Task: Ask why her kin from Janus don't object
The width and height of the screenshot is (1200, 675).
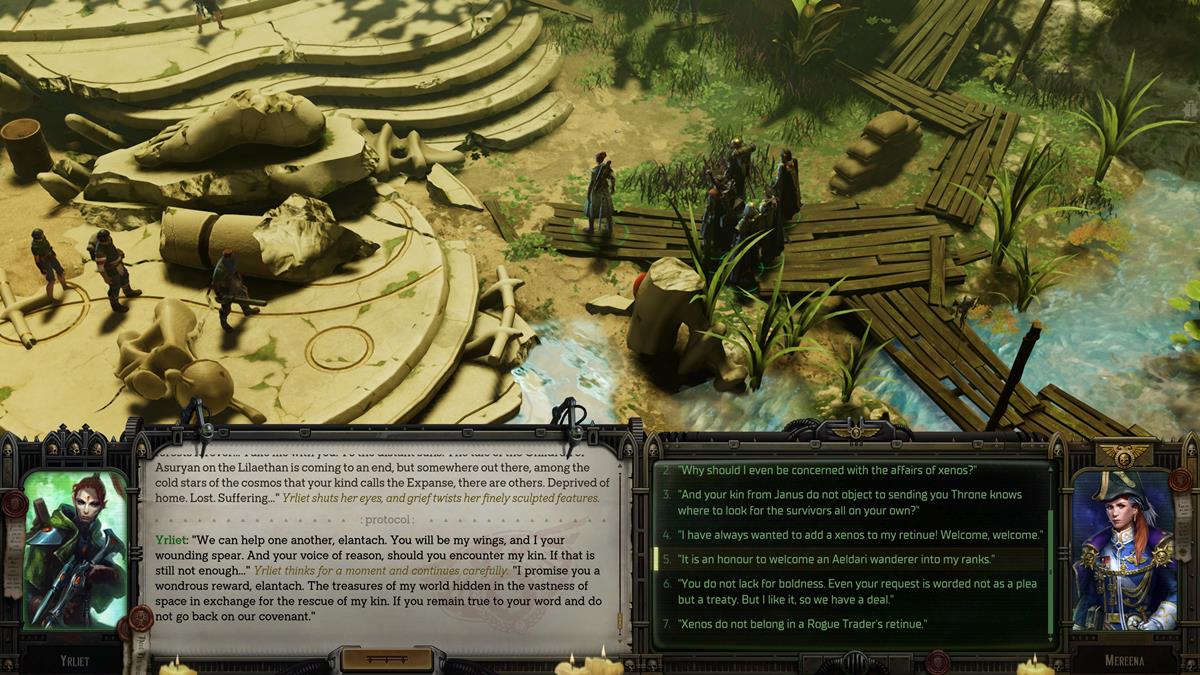Action: click(850, 501)
